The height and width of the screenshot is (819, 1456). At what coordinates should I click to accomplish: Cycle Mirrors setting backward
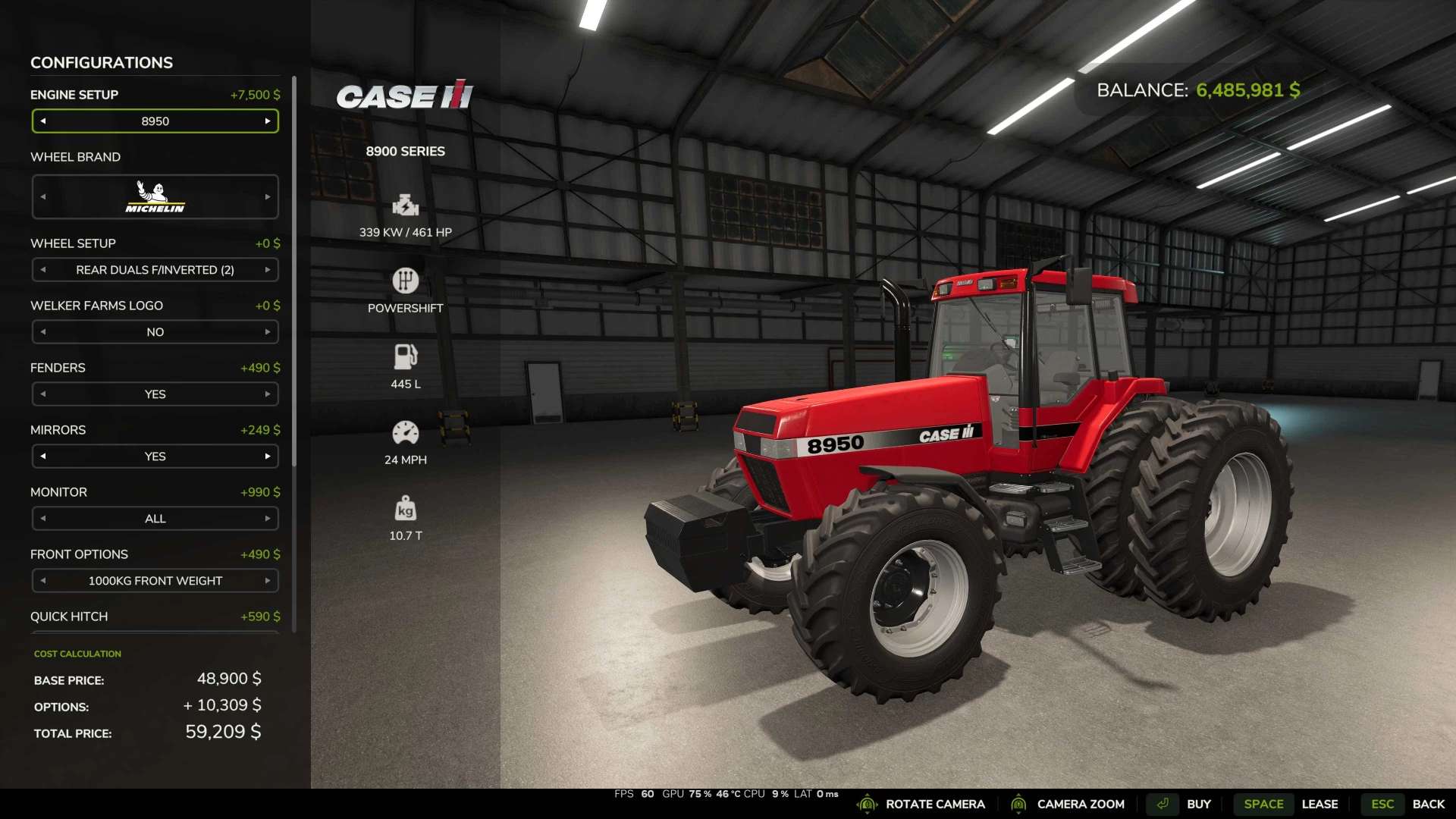pyautogui.click(x=43, y=457)
